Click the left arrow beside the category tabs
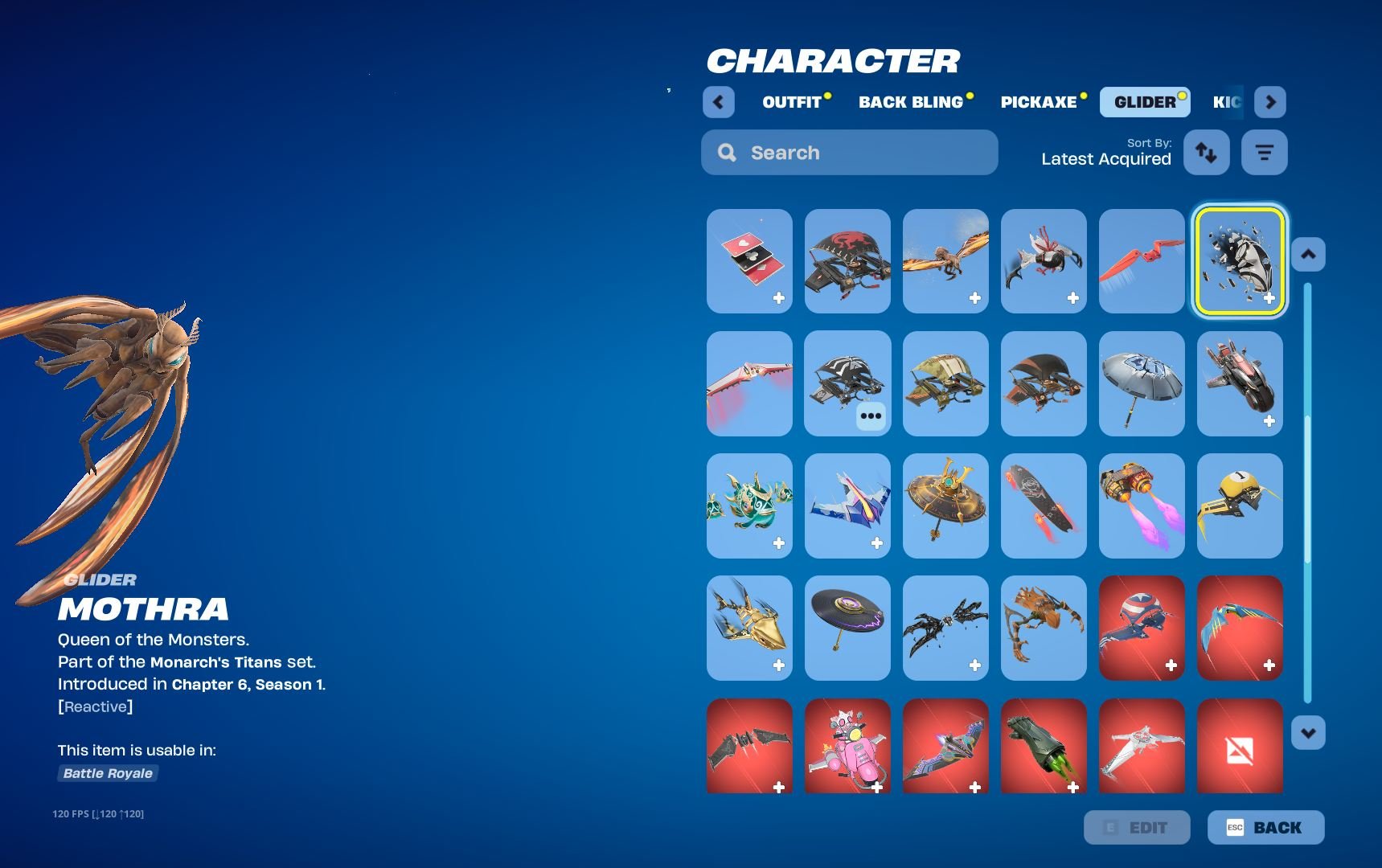Screen dimensions: 1382x868 [718, 102]
